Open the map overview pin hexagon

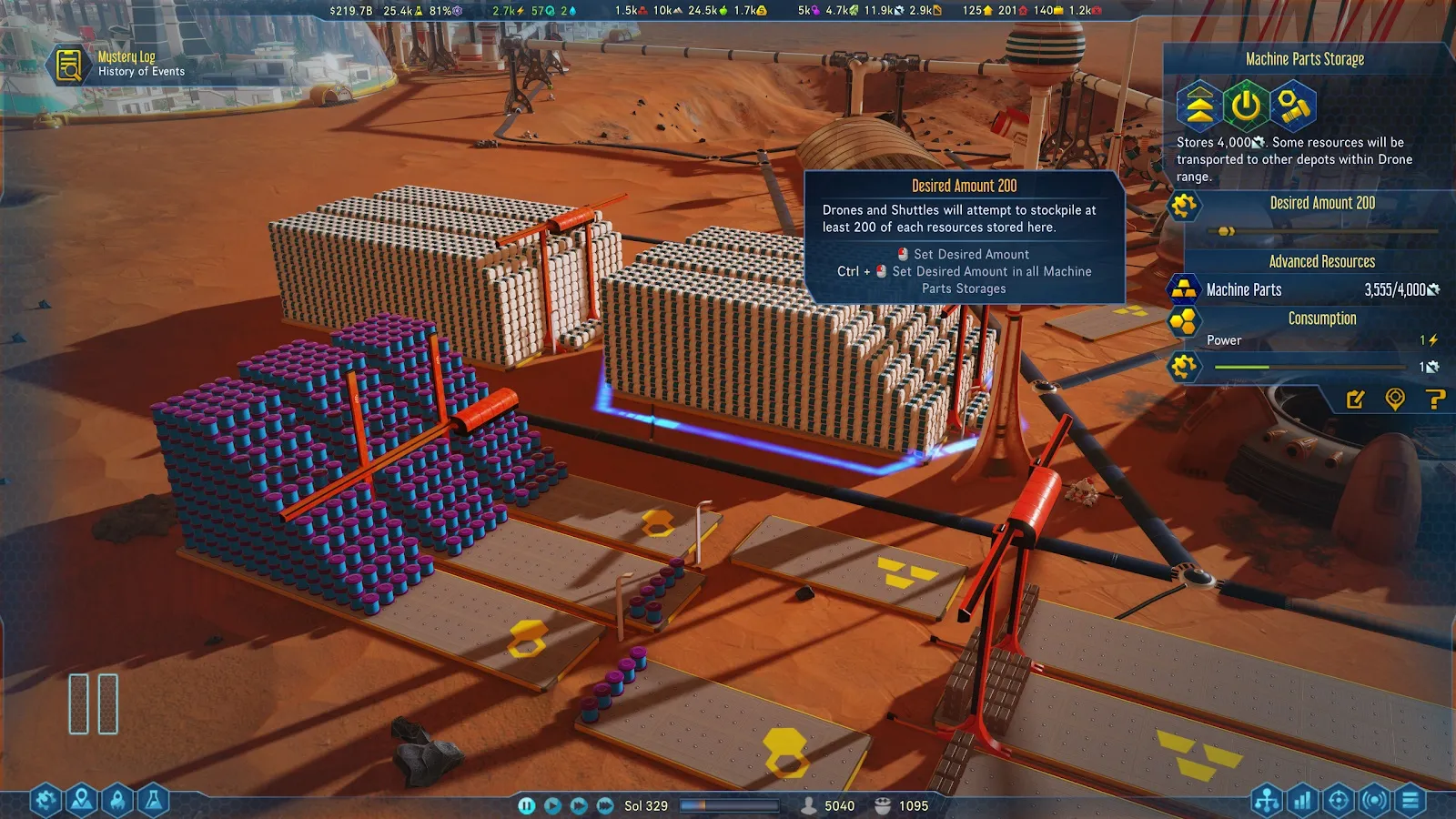[81, 800]
